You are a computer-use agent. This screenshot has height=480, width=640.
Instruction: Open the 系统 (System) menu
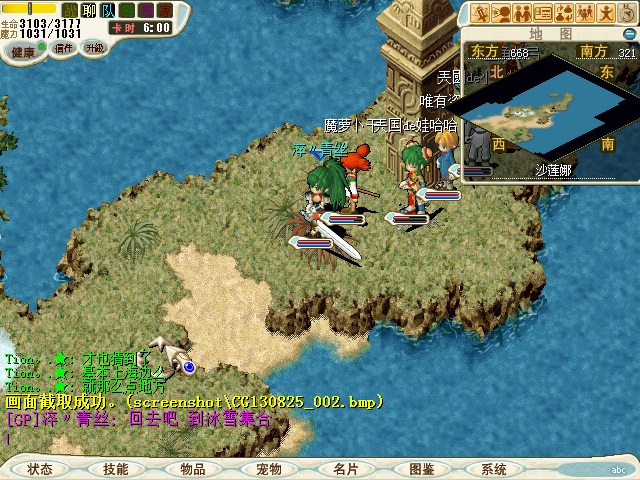(x=494, y=468)
